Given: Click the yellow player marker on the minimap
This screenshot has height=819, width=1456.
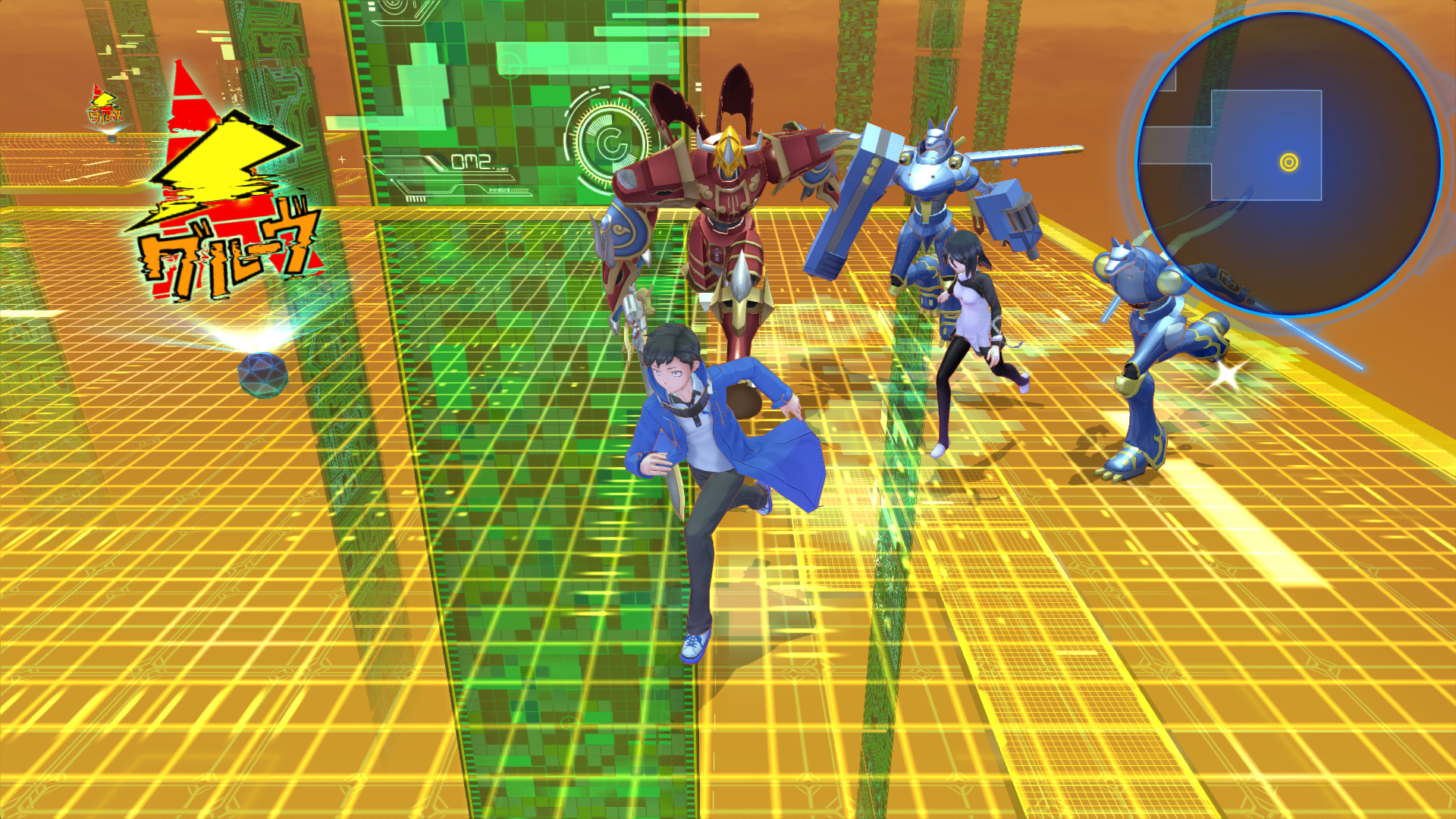Looking at the screenshot, I should pyautogui.click(x=1287, y=162).
